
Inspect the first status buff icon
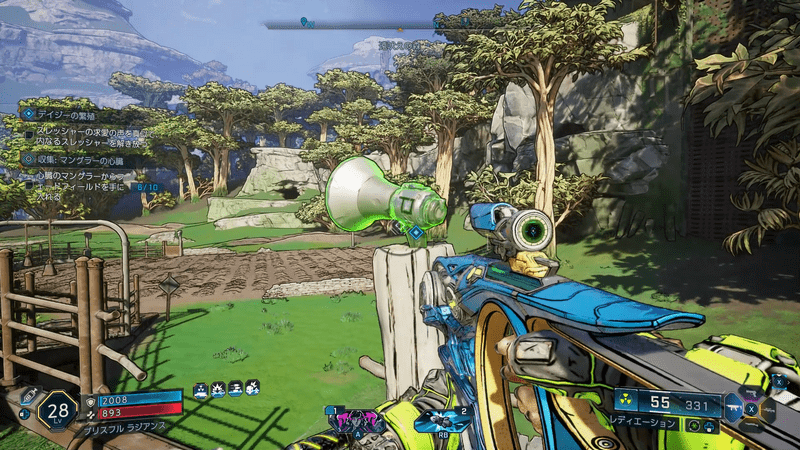pos(200,386)
